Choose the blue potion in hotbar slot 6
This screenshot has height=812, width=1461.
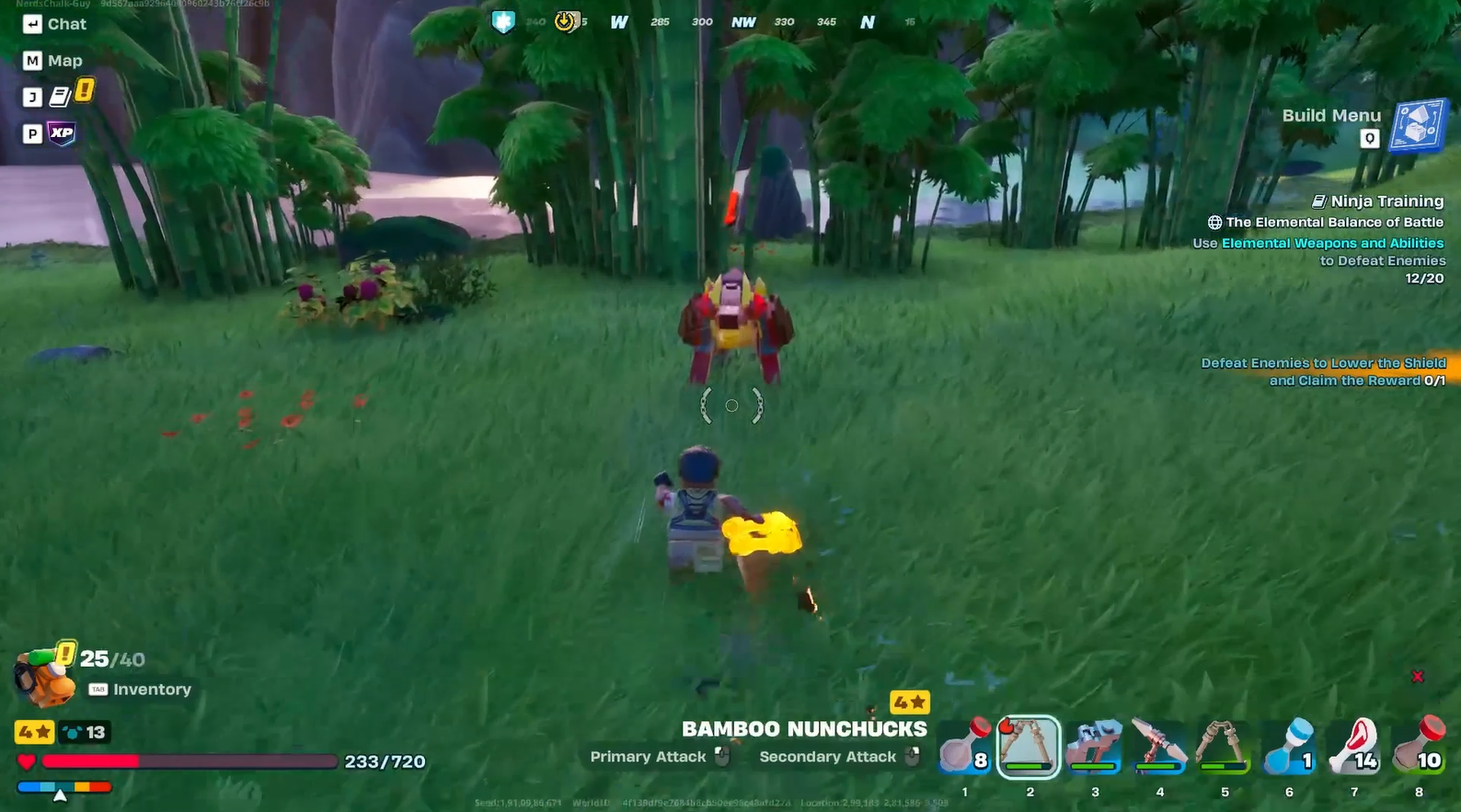(x=1288, y=745)
